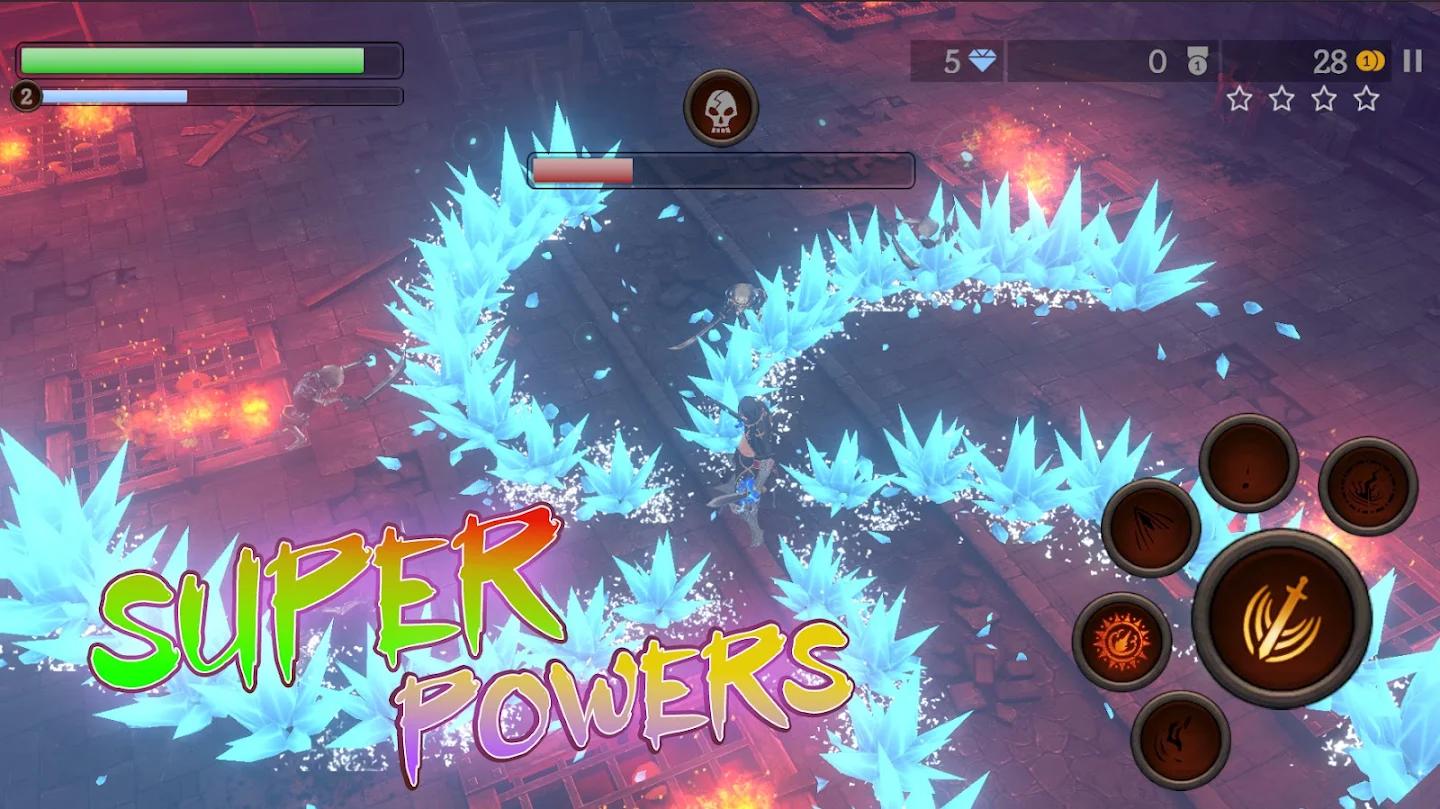This screenshot has height=809, width=1440.
Task: Cast the dark flame circle skill
Action: tap(1367, 486)
